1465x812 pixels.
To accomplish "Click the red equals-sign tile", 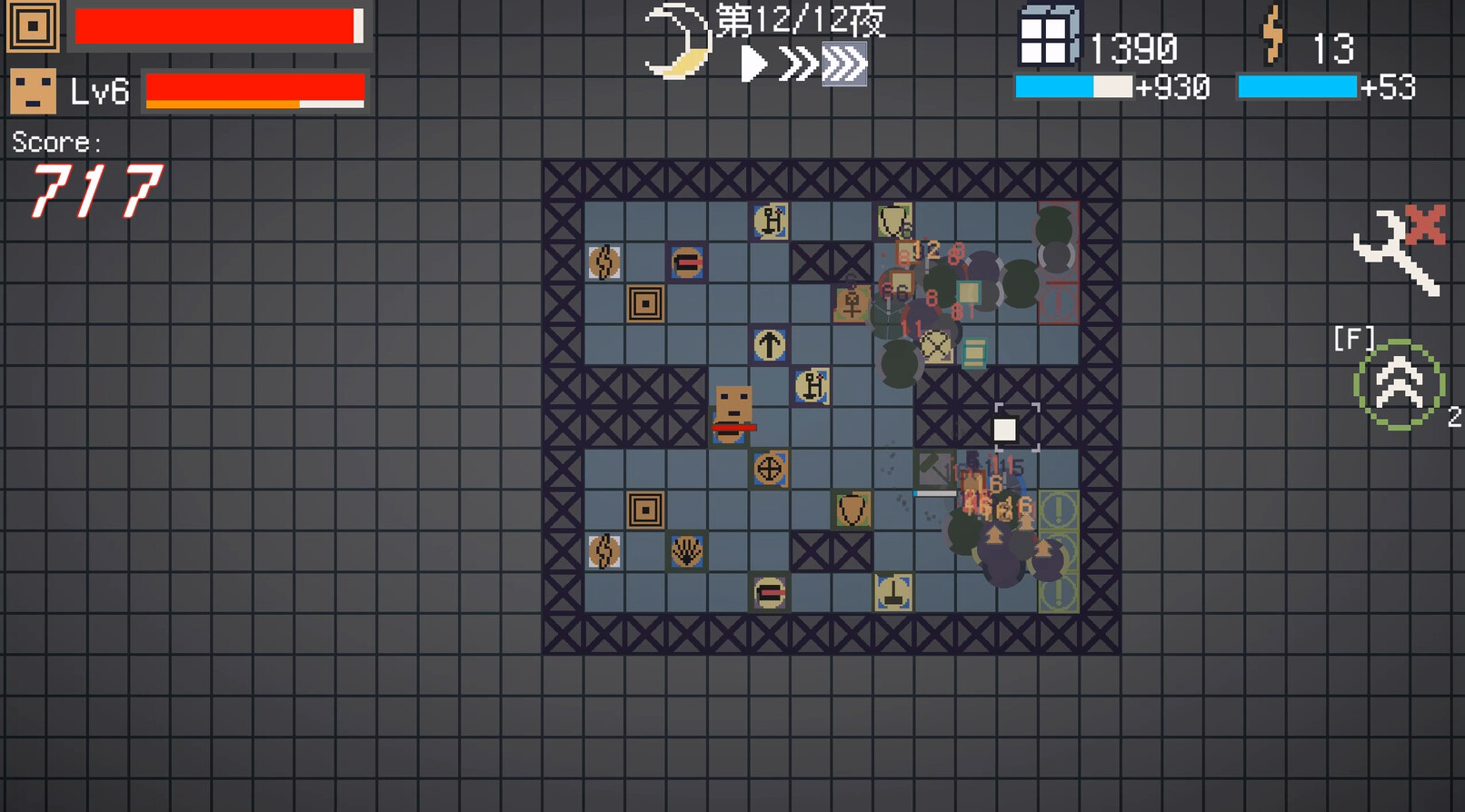I will 686,263.
